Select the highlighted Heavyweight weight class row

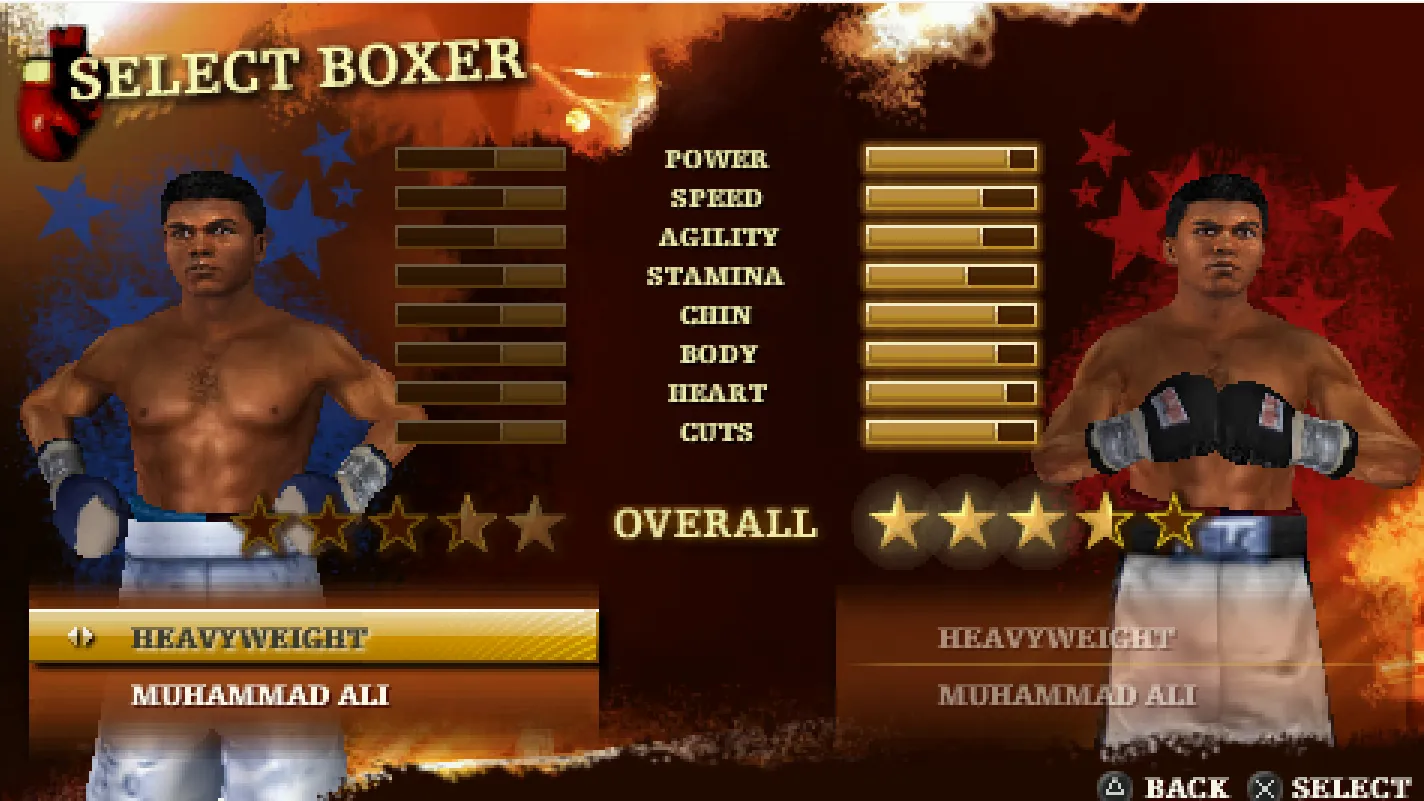click(314, 638)
